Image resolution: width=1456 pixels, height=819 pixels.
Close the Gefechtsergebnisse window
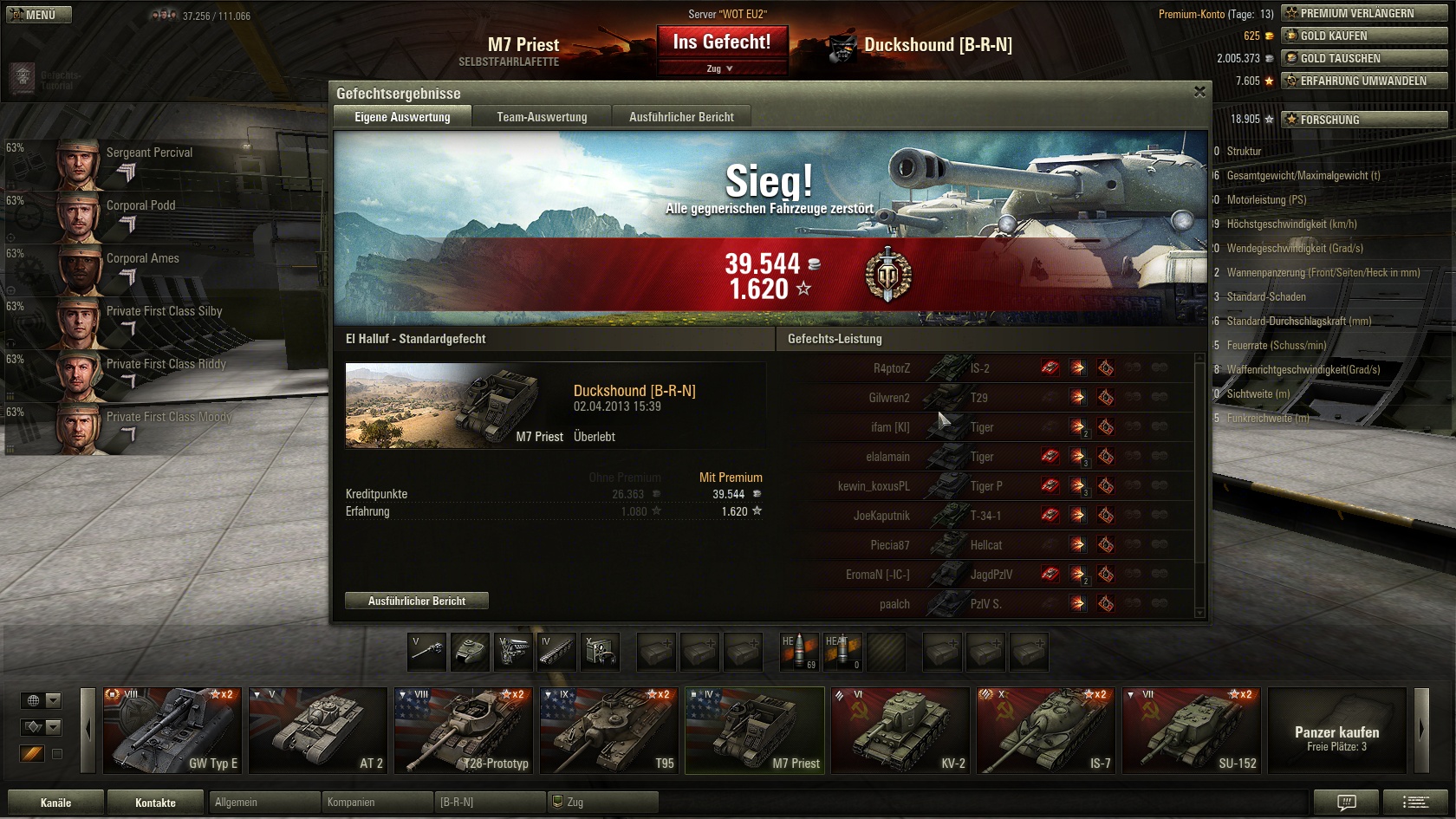click(x=1199, y=92)
